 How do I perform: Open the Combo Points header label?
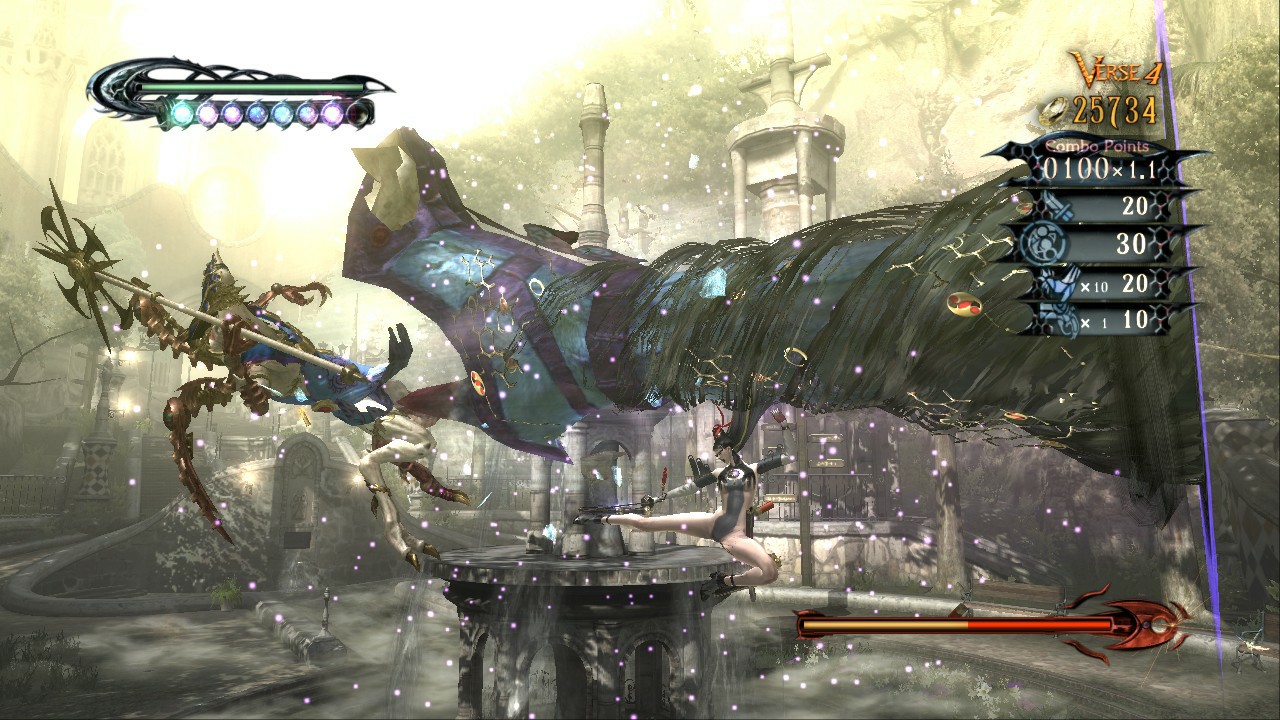tap(1097, 147)
